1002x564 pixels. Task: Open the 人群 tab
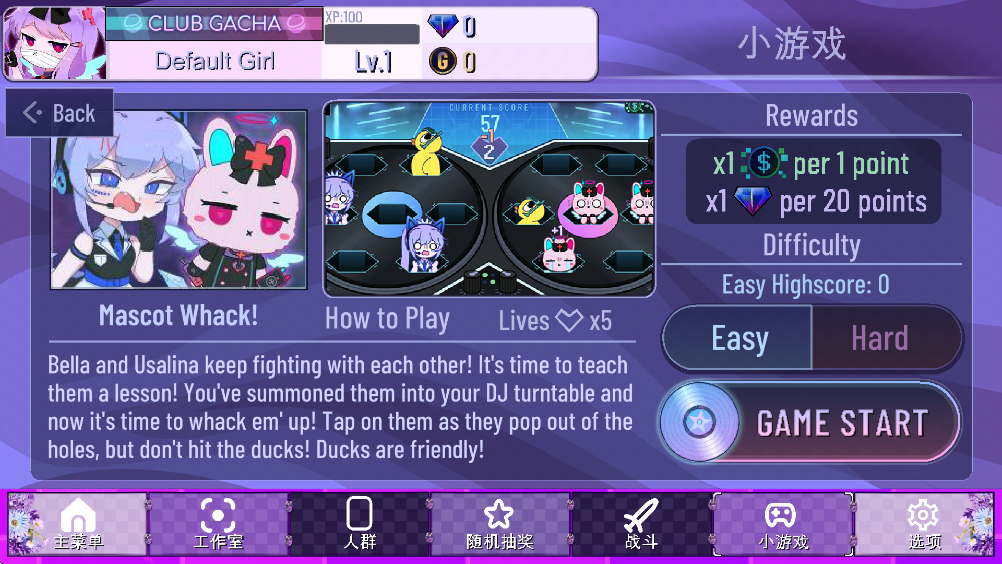pyautogui.click(x=359, y=524)
